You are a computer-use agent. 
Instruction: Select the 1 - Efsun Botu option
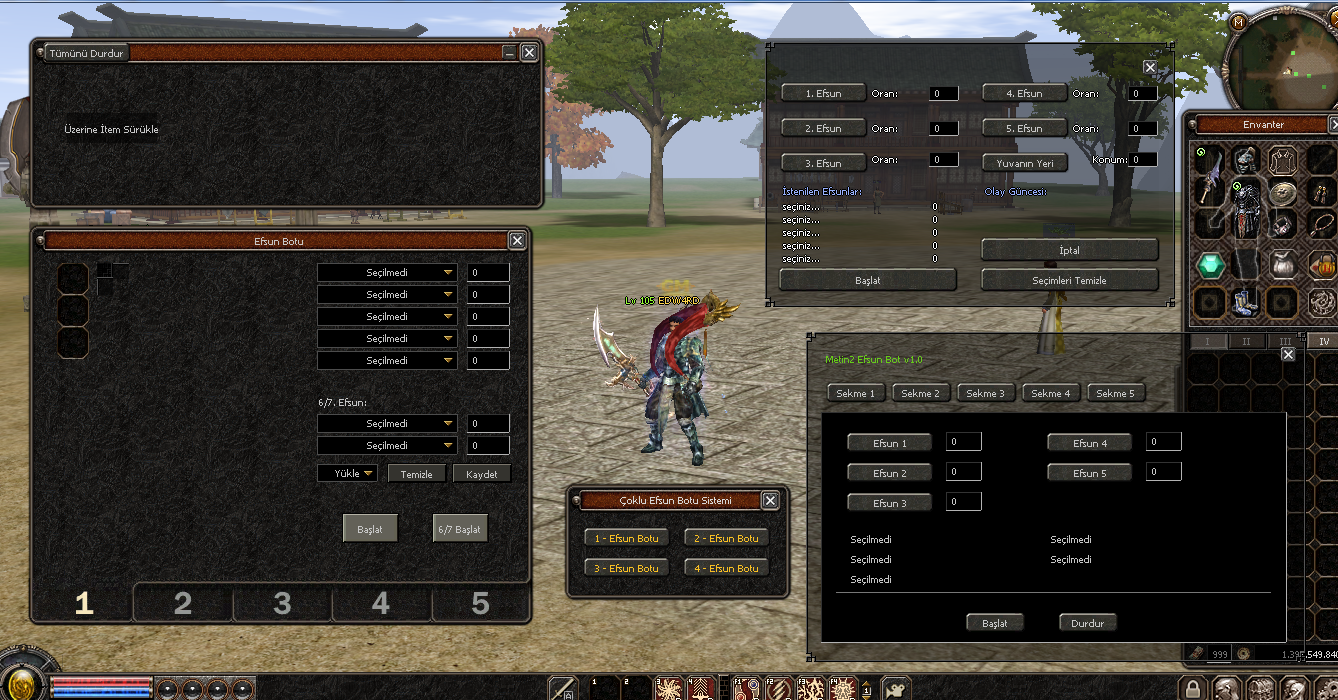pyautogui.click(x=627, y=538)
